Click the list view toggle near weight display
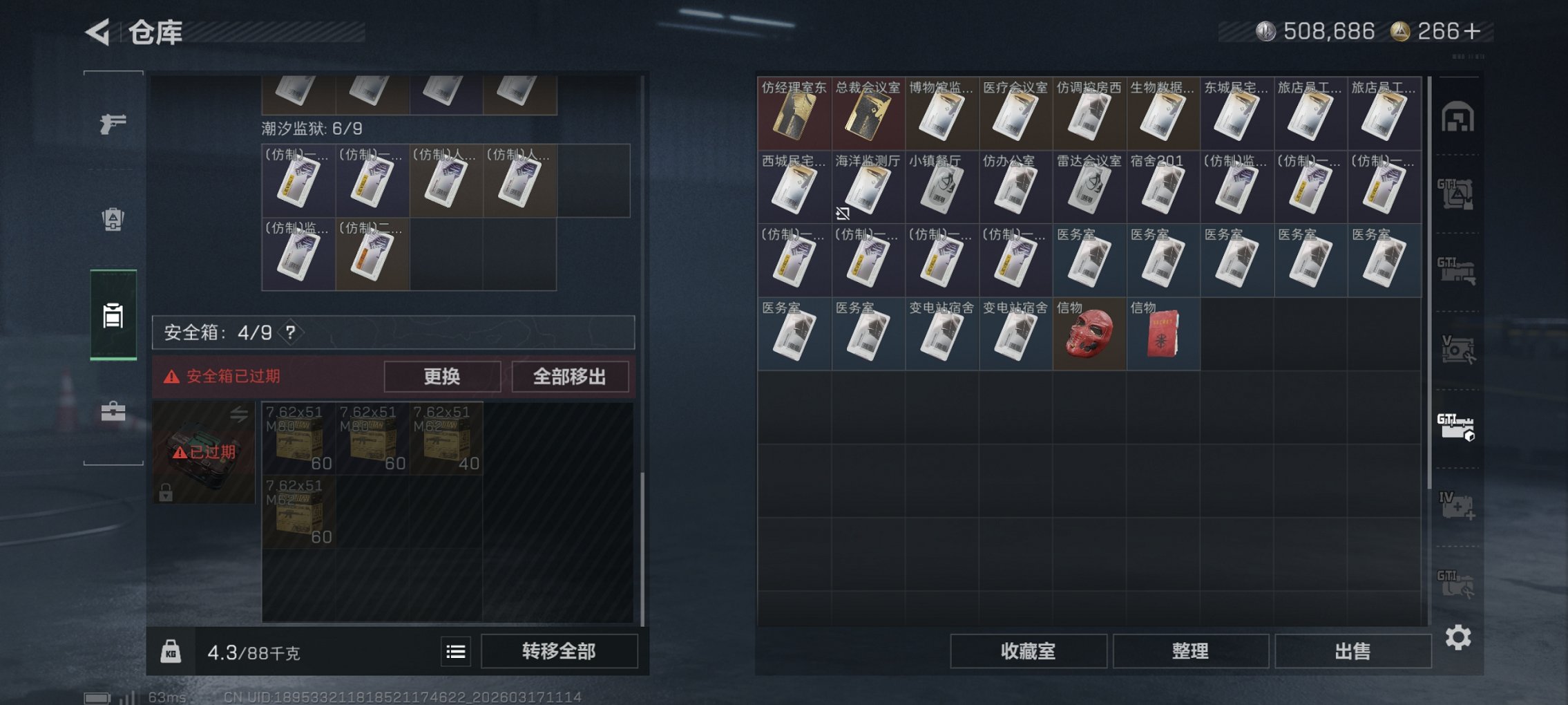 point(456,651)
